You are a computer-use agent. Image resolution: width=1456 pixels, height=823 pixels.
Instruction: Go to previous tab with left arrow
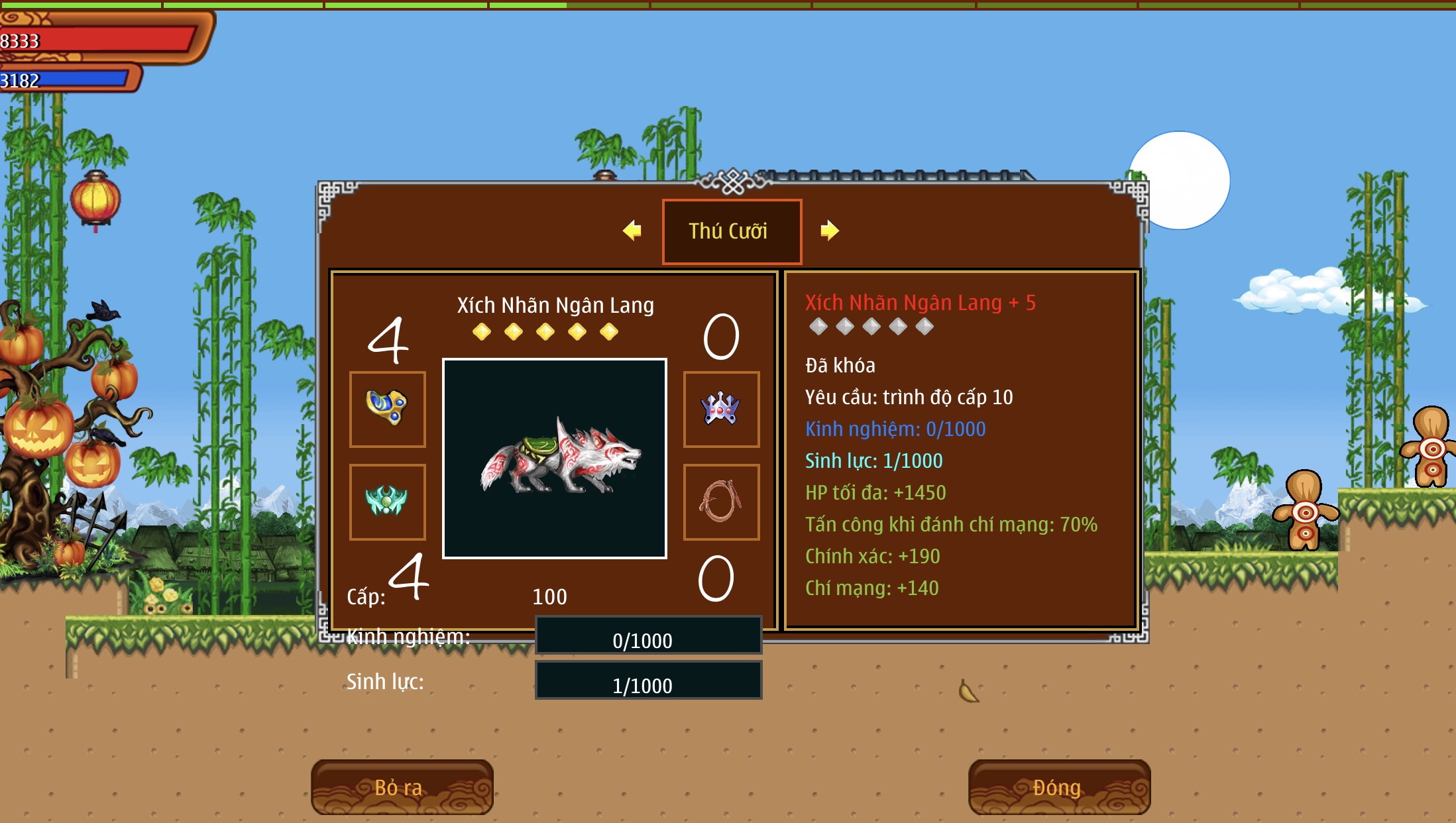tap(632, 231)
